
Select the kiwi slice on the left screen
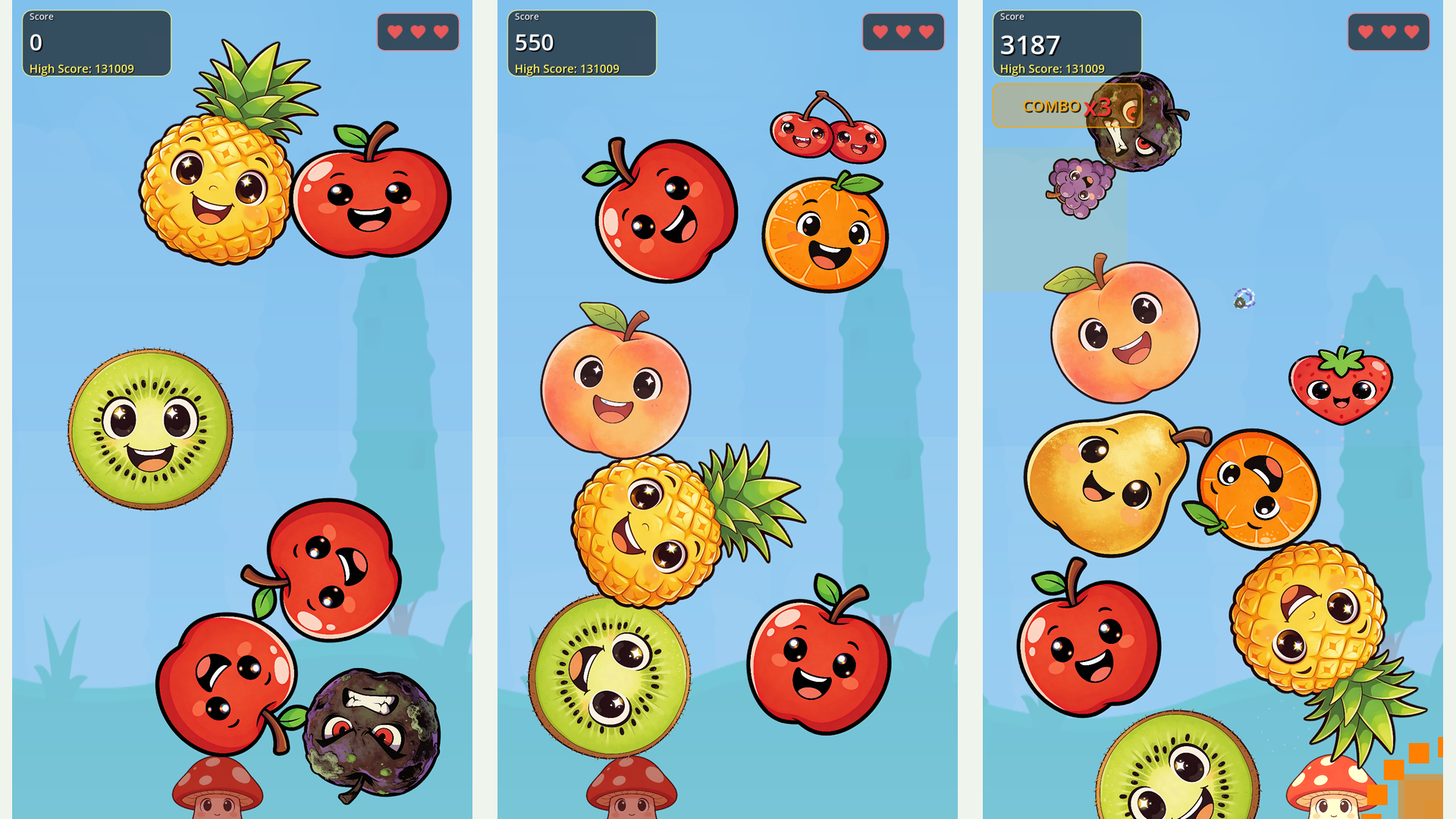click(x=152, y=428)
